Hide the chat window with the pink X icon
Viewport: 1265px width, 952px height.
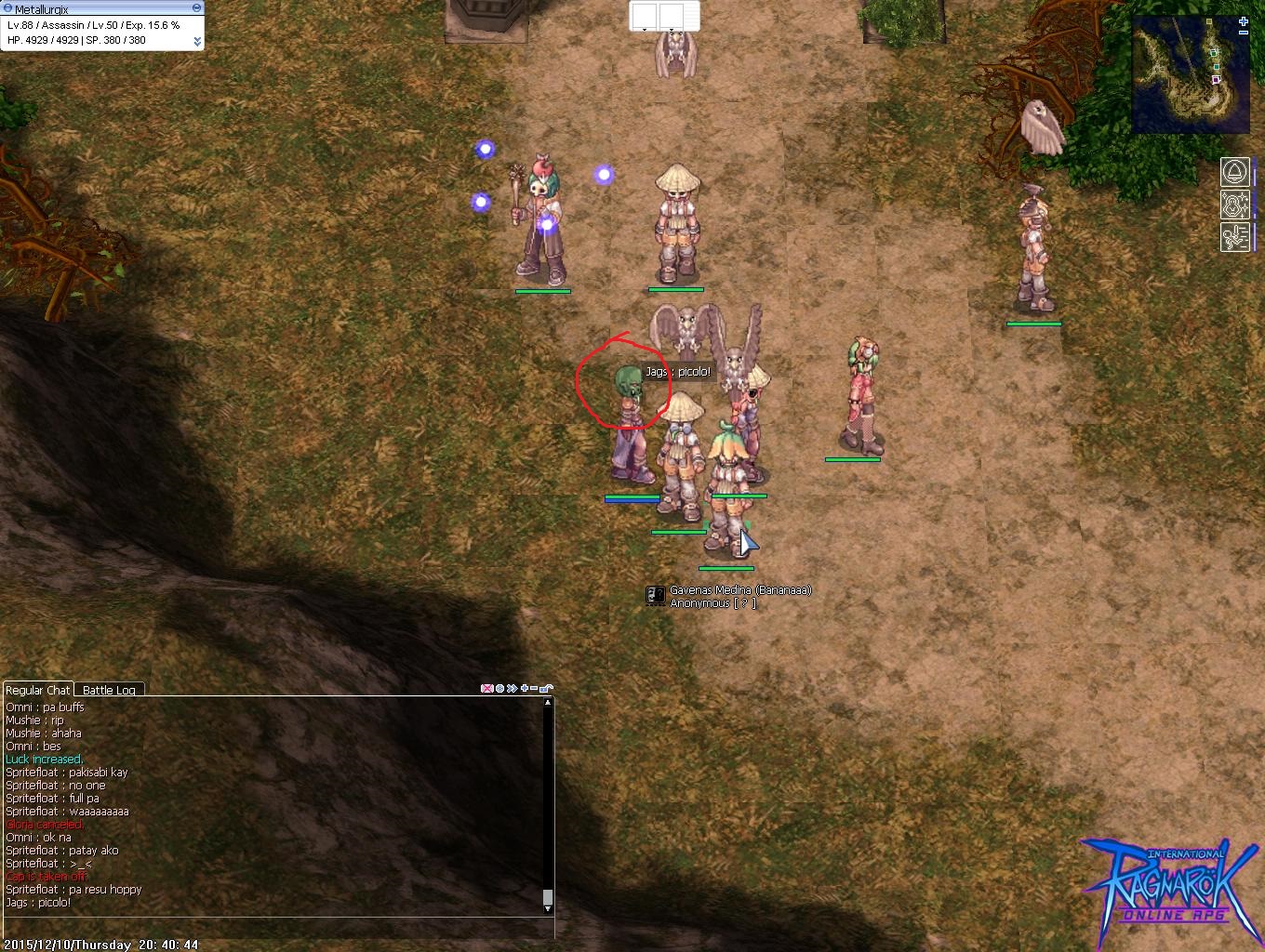(486, 688)
